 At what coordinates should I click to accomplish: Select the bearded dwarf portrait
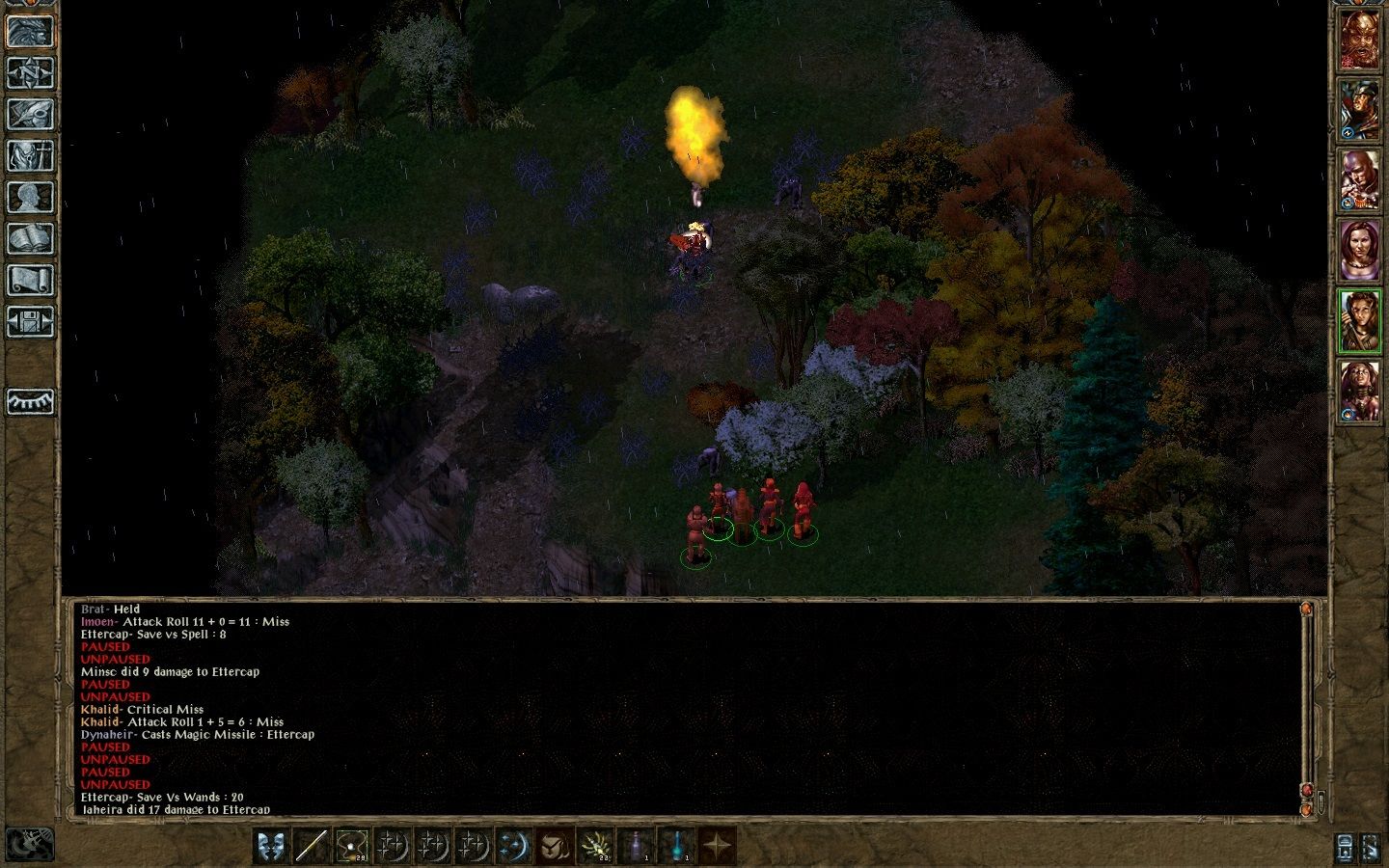click(x=1359, y=40)
